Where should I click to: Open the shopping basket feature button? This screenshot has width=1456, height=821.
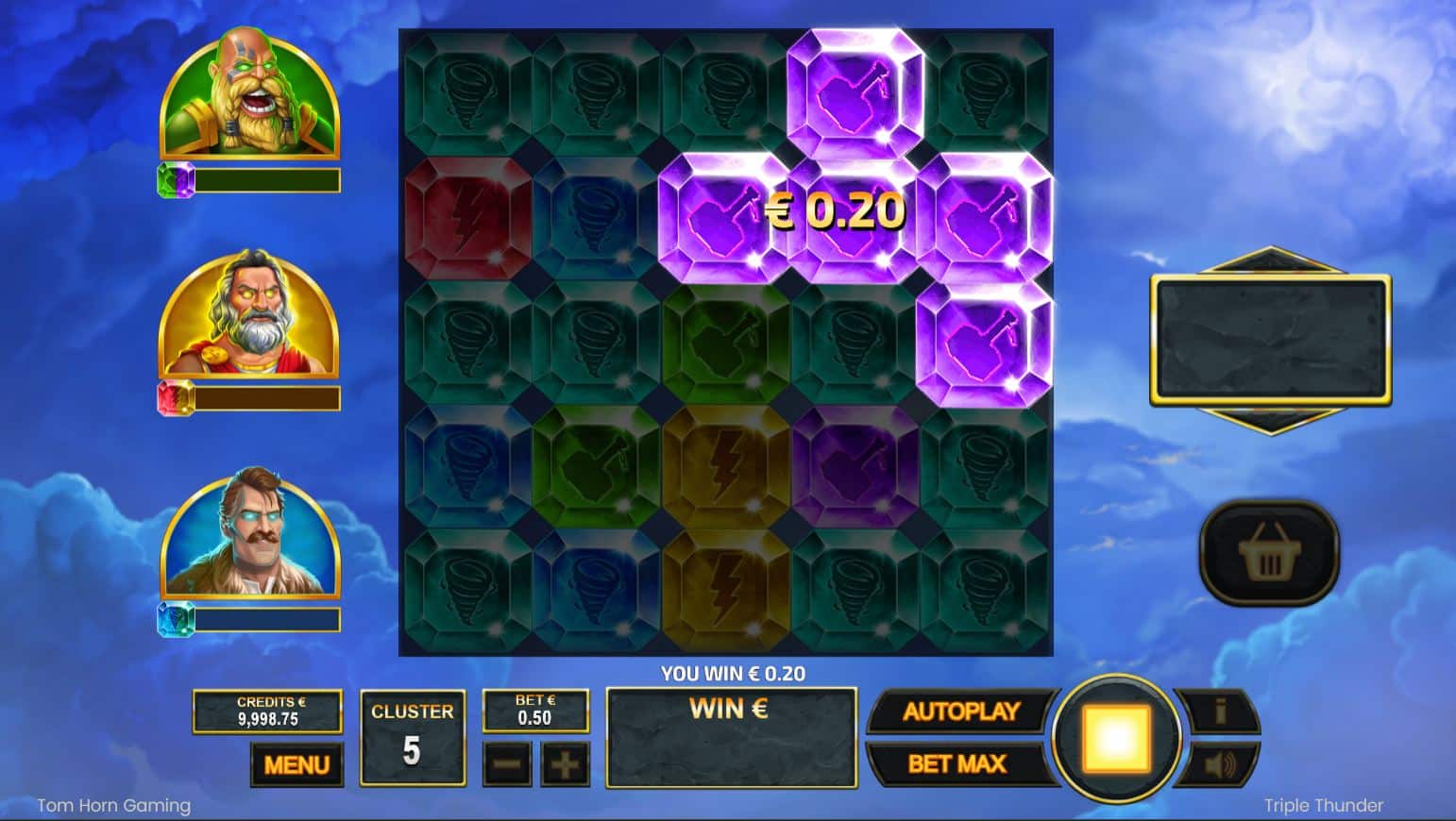pyautogui.click(x=1269, y=553)
